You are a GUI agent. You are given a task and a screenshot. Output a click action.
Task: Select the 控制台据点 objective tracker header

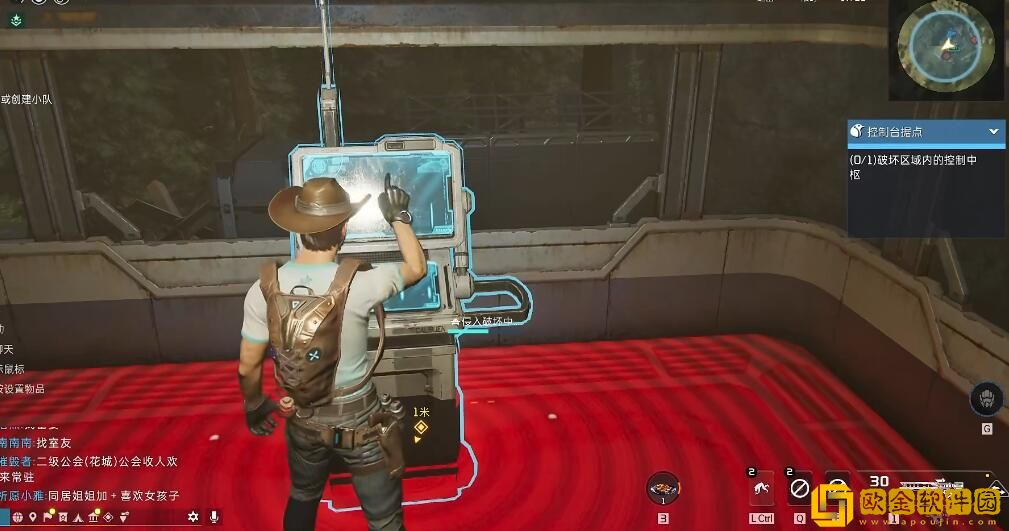[x=912, y=132]
